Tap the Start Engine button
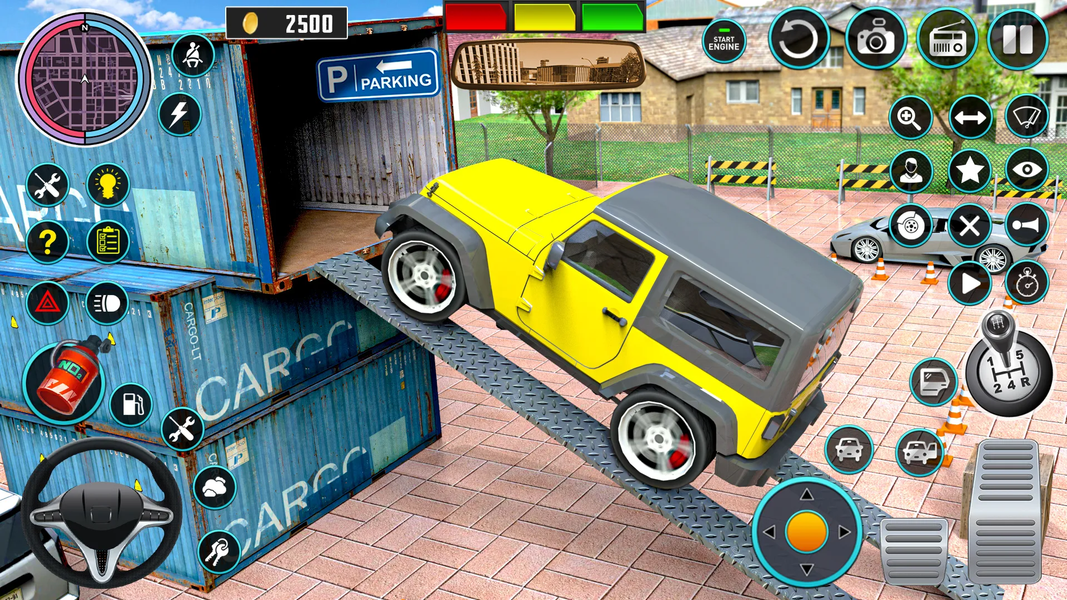The image size is (1067, 600). [x=723, y=41]
